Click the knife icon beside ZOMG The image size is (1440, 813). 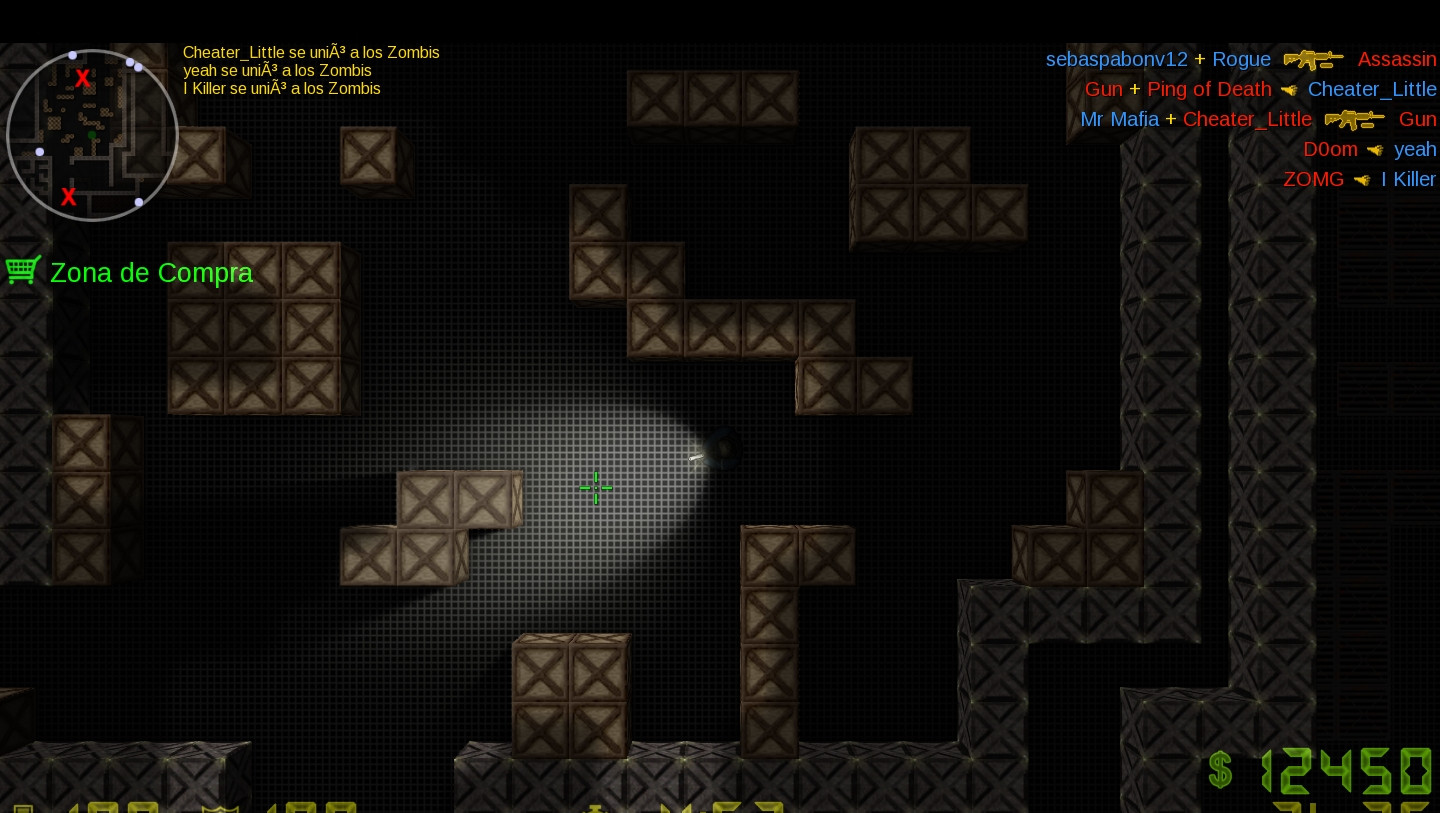click(1362, 180)
